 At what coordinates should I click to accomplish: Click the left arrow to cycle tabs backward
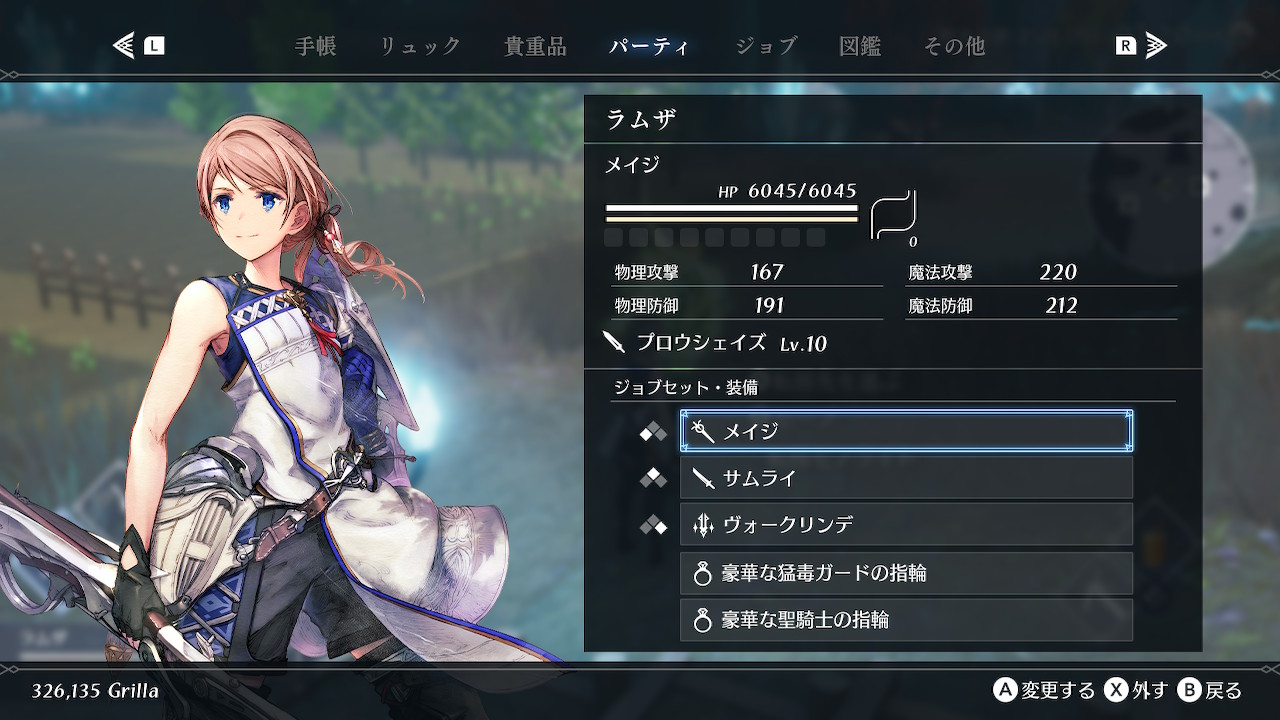pyautogui.click(x=125, y=46)
